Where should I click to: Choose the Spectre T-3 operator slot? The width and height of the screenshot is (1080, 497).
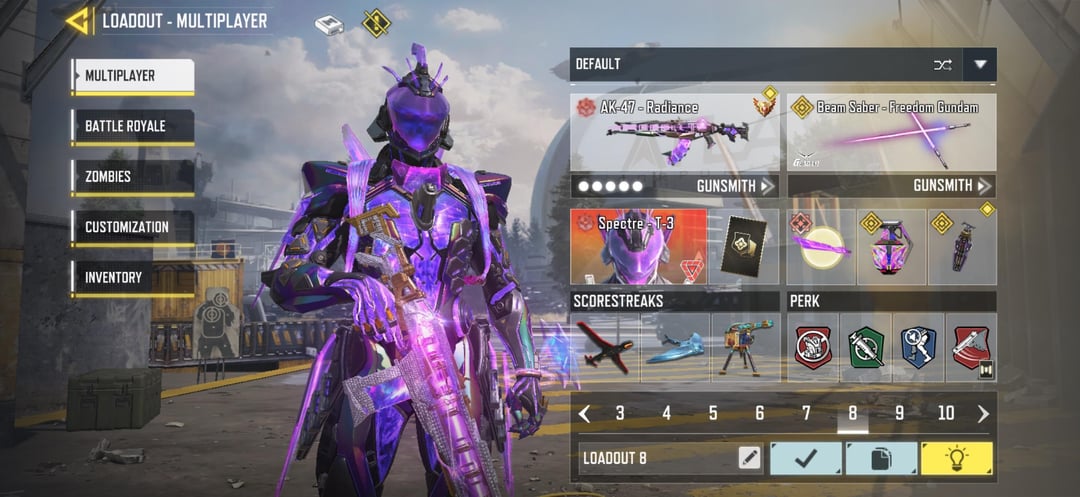pos(638,246)
